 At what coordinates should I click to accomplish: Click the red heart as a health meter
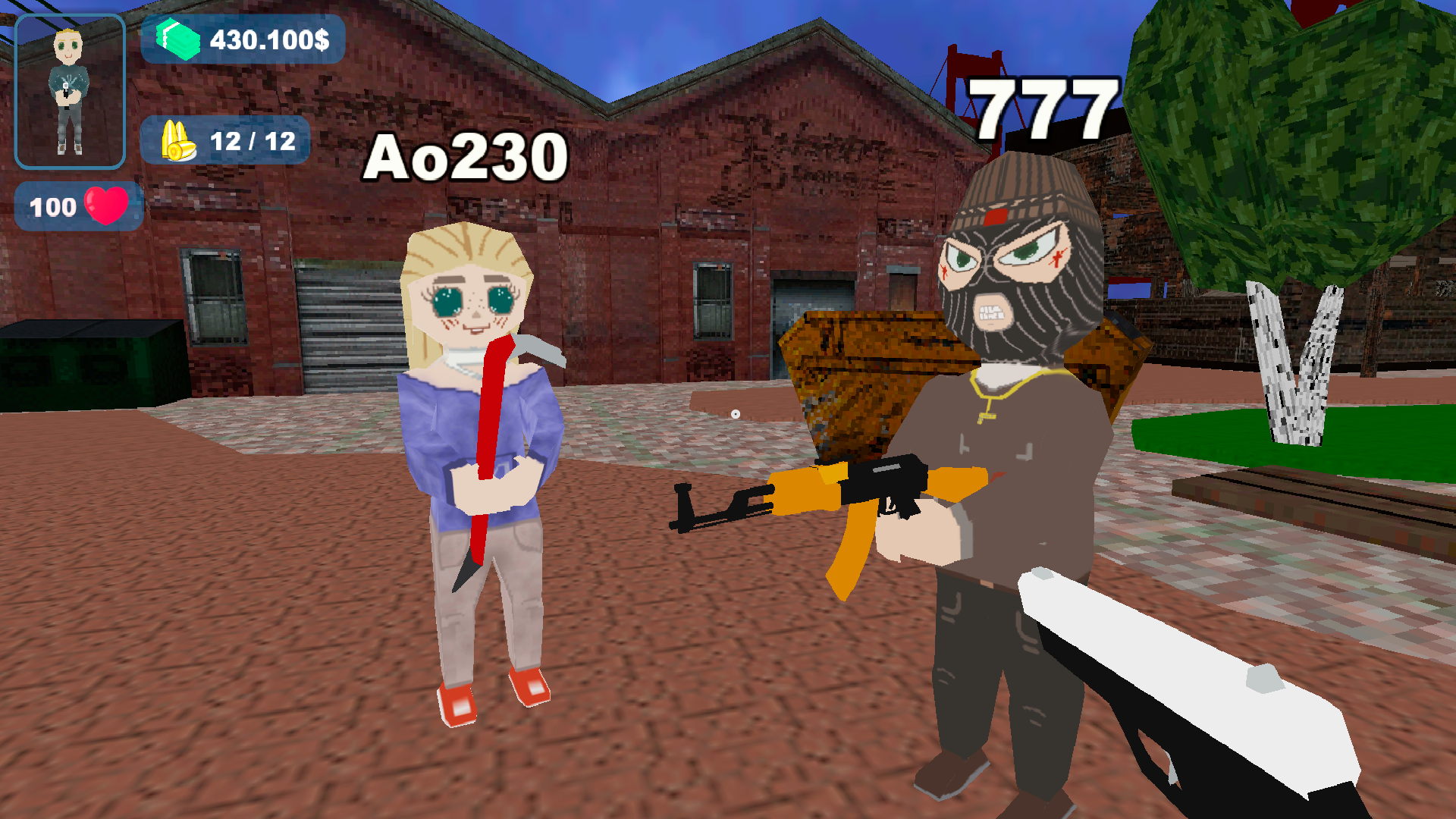[108, 205]
